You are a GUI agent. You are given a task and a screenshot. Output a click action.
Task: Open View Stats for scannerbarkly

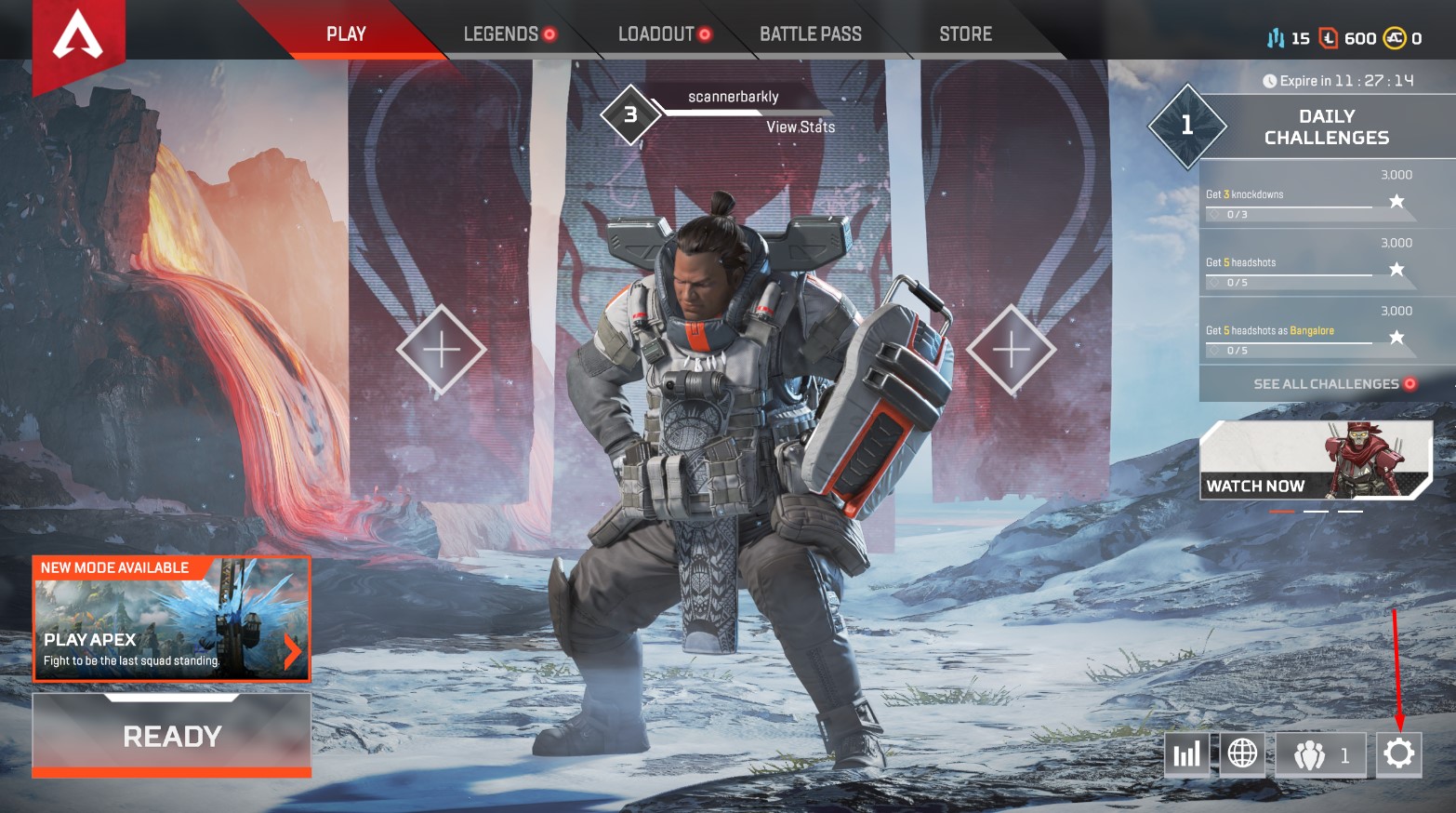[x=802, y=127]
